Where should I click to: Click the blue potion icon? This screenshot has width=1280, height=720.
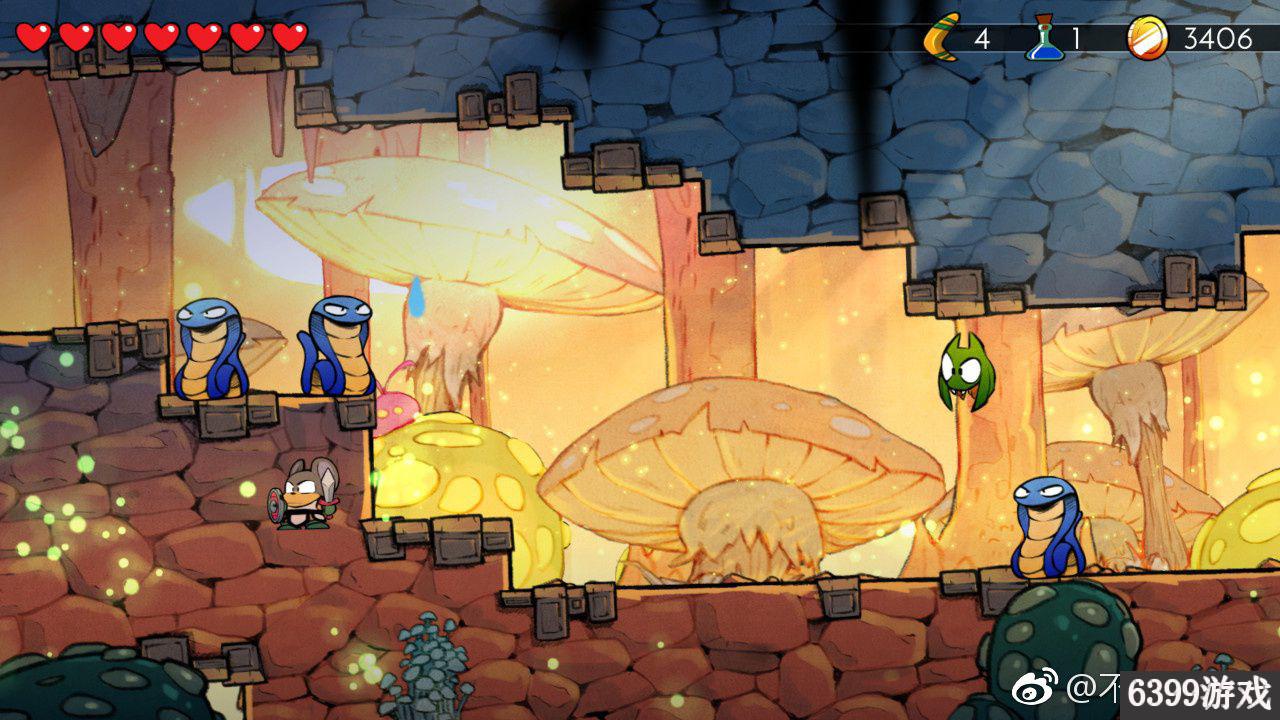[x=1042, y=39]
